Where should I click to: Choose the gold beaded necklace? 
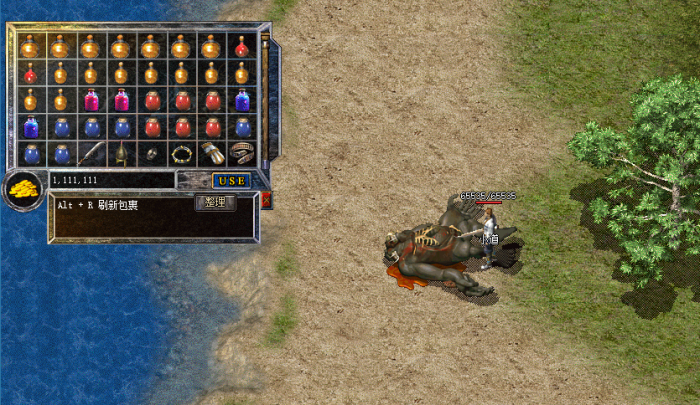point(181,154)
